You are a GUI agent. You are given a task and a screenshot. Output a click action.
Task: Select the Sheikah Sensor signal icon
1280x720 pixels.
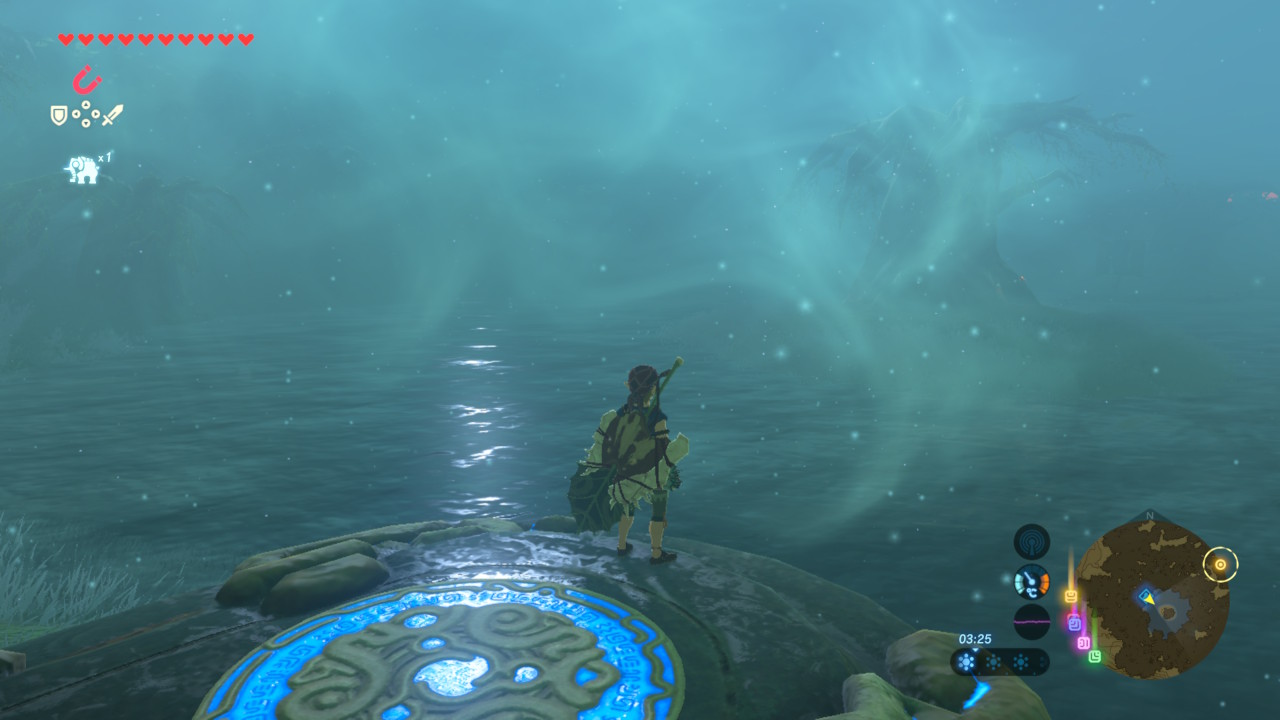tap(1031, 542)
